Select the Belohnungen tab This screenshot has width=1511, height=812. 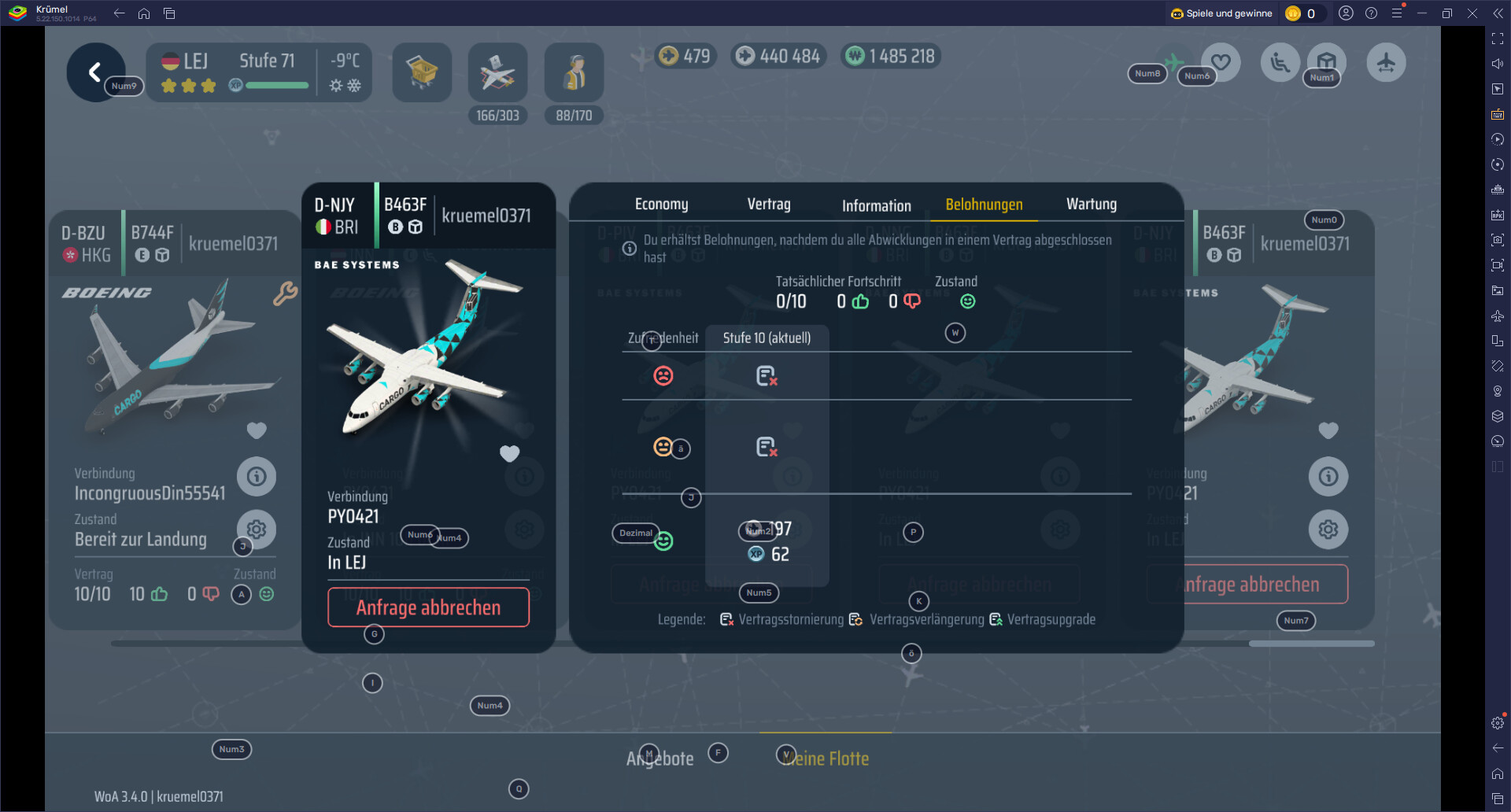click(984, 205)
